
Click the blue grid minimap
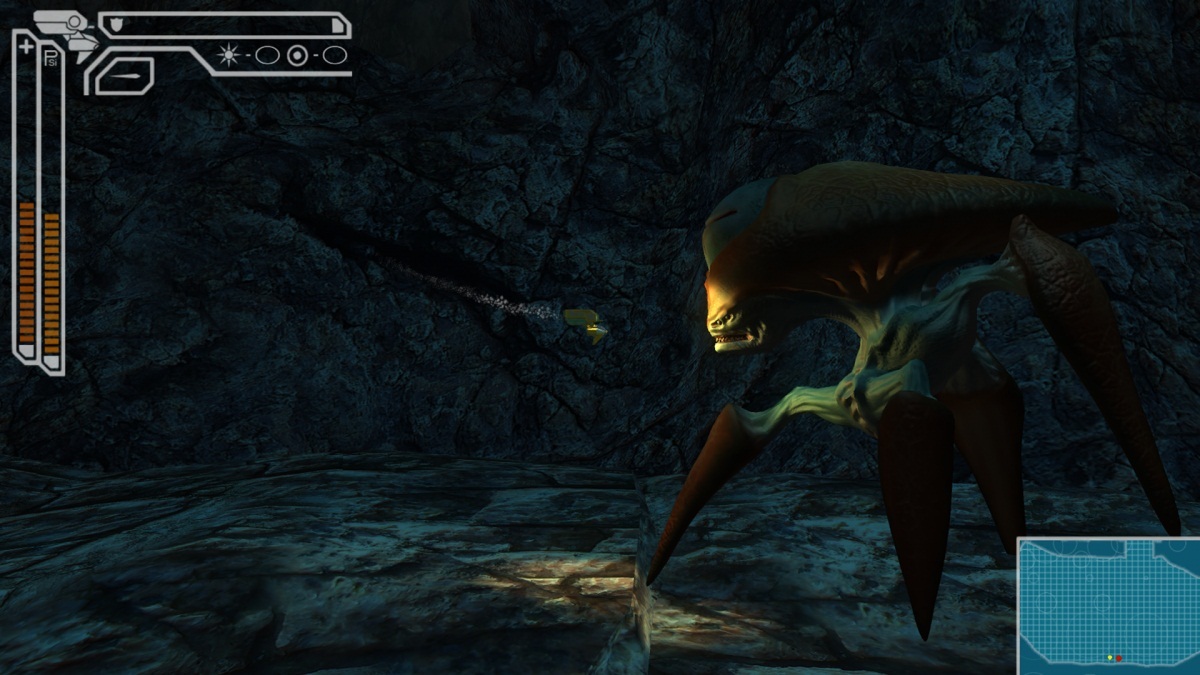(x=1108, y=605)
